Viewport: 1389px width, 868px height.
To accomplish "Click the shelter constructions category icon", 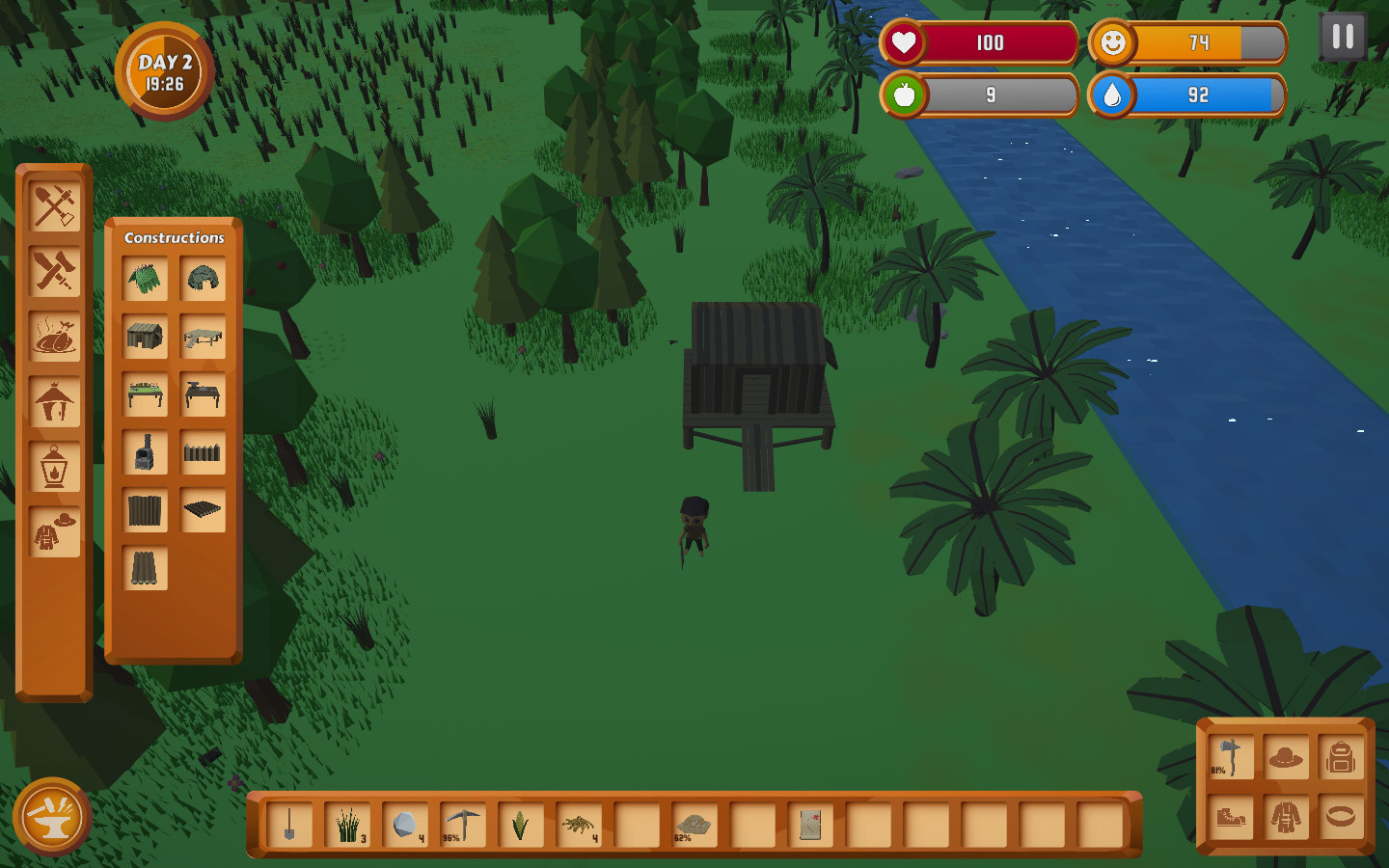I will coord(55,403).
